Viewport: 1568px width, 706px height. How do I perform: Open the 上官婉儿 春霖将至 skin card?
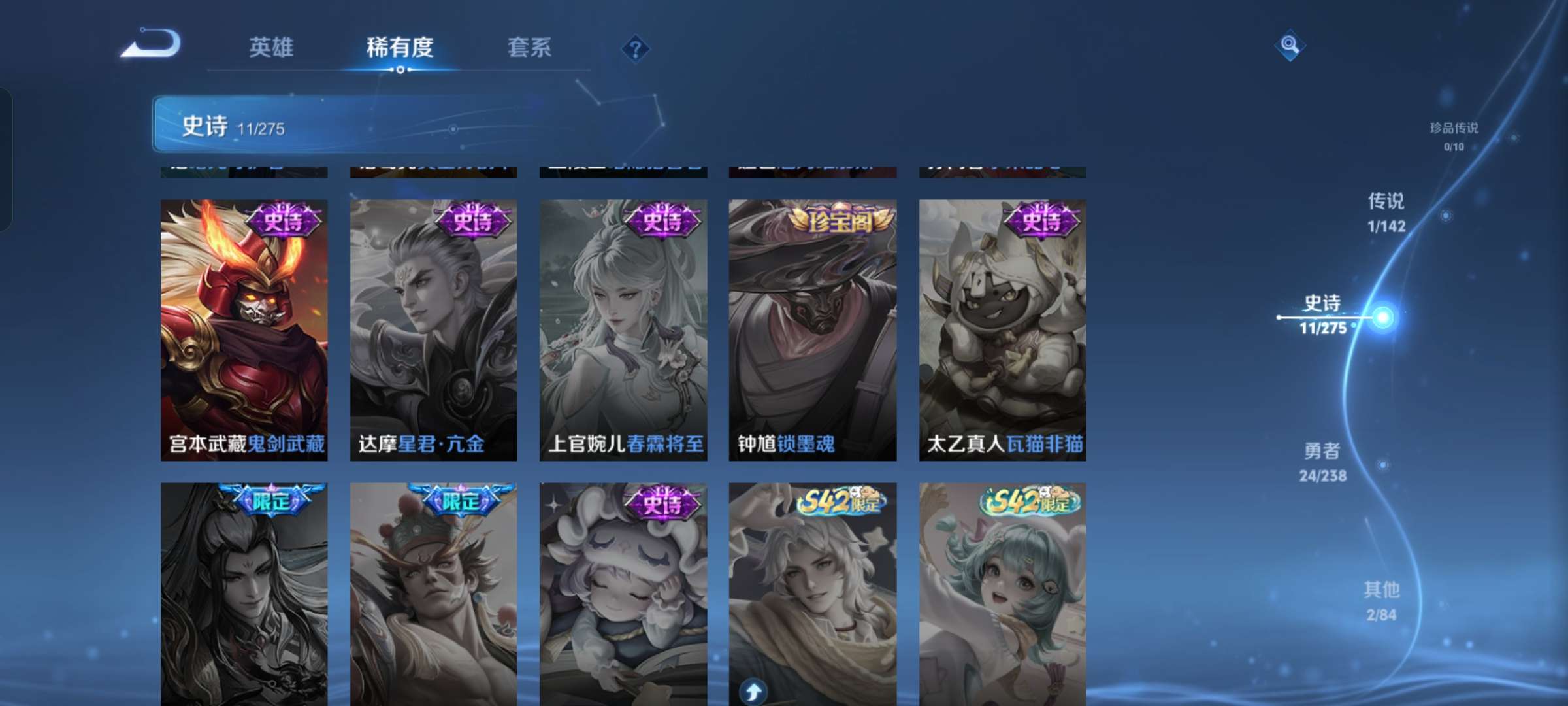(x=623, y=327)
